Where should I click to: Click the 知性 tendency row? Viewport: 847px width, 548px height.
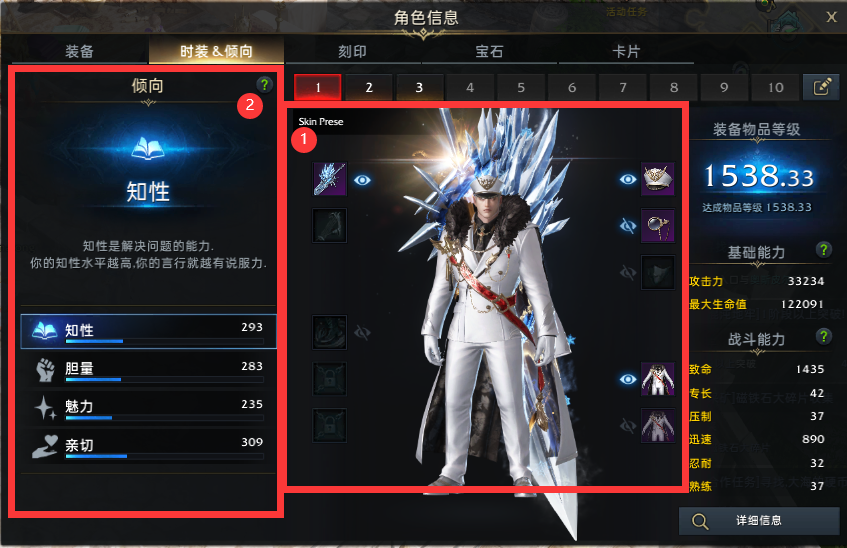[148, 332]
